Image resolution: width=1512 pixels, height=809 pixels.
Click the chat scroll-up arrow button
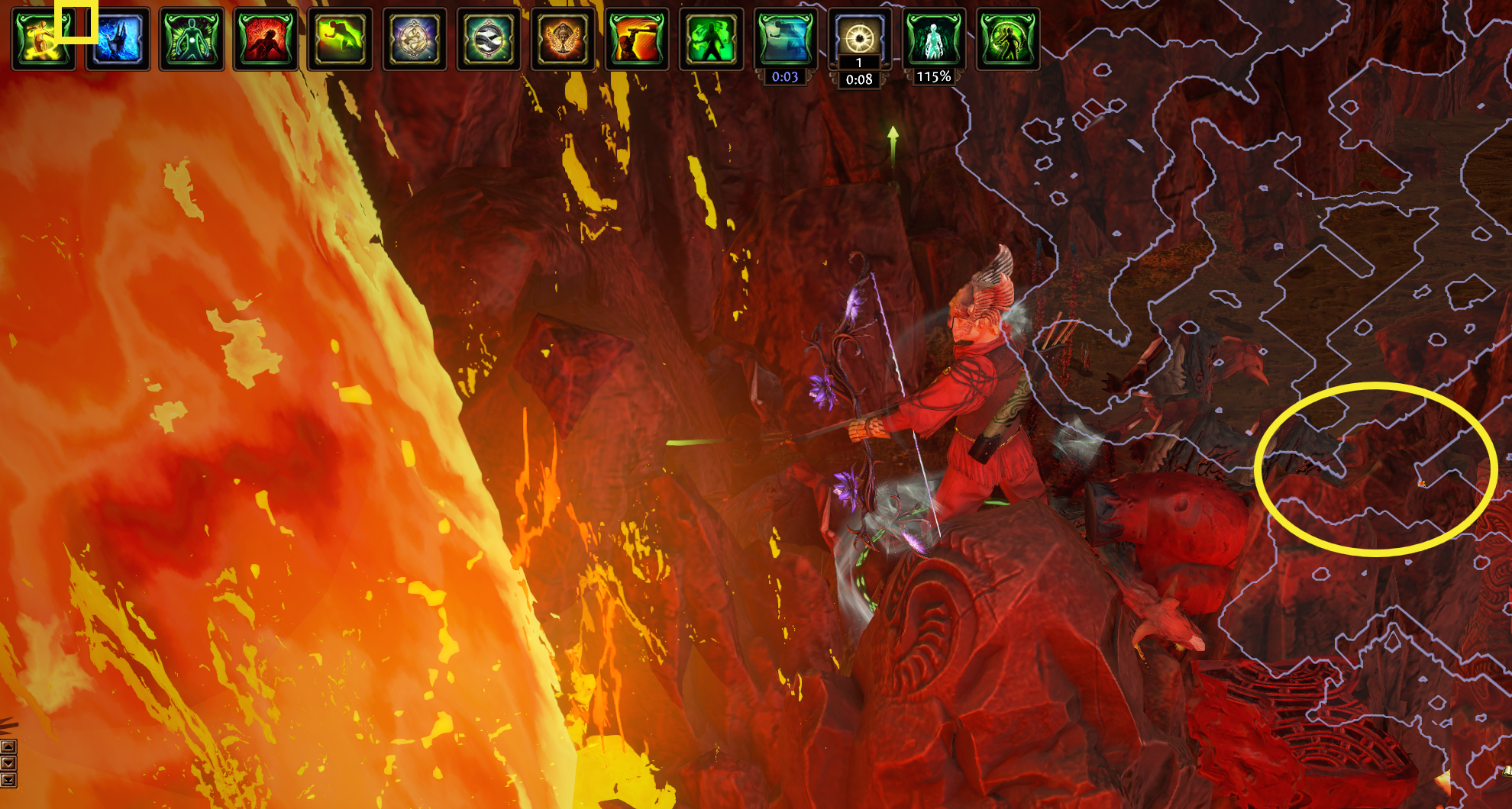8,746
